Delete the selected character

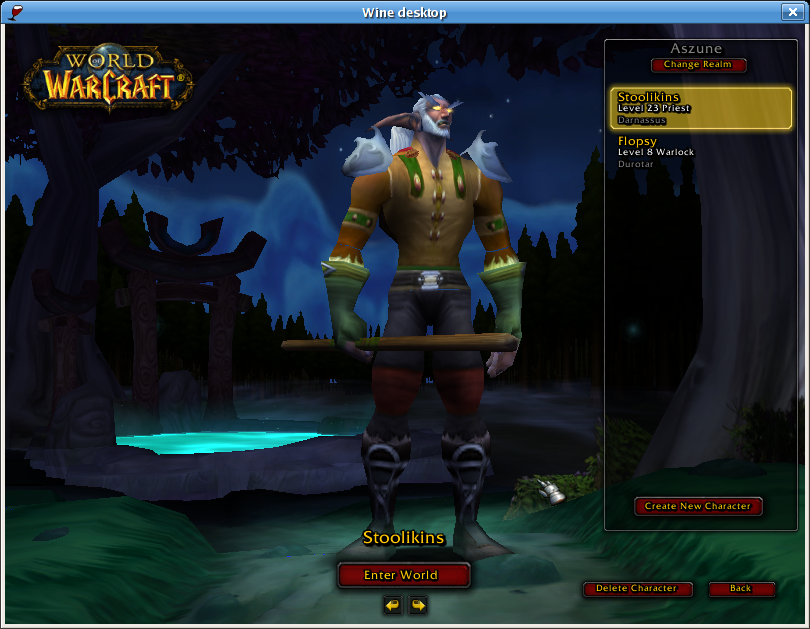(x=637, y=589)
